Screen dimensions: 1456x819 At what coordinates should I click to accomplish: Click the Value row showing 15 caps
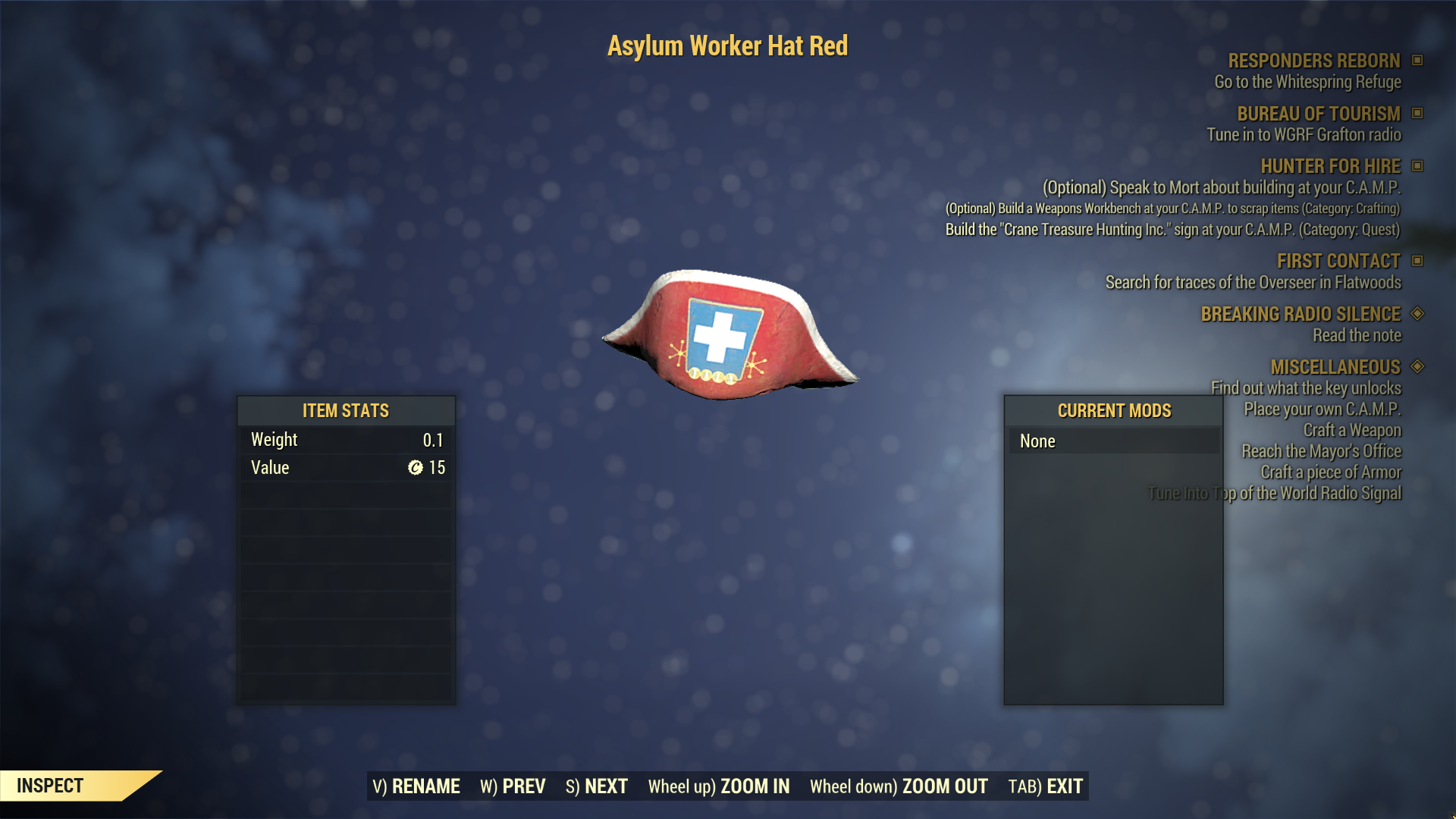pos(345,467)
